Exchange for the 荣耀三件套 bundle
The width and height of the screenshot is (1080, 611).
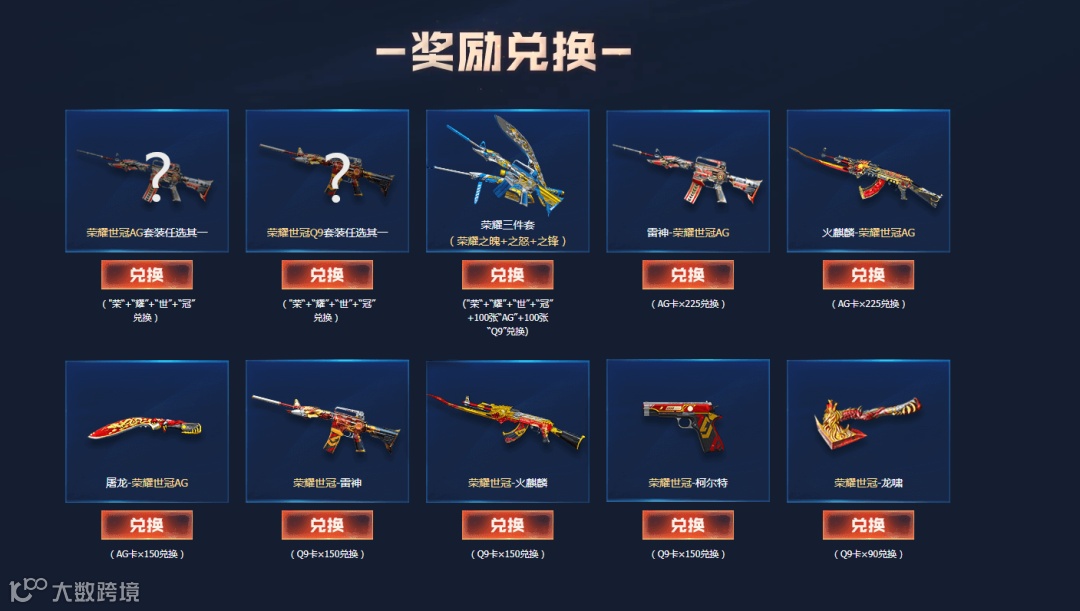[508, 275]
